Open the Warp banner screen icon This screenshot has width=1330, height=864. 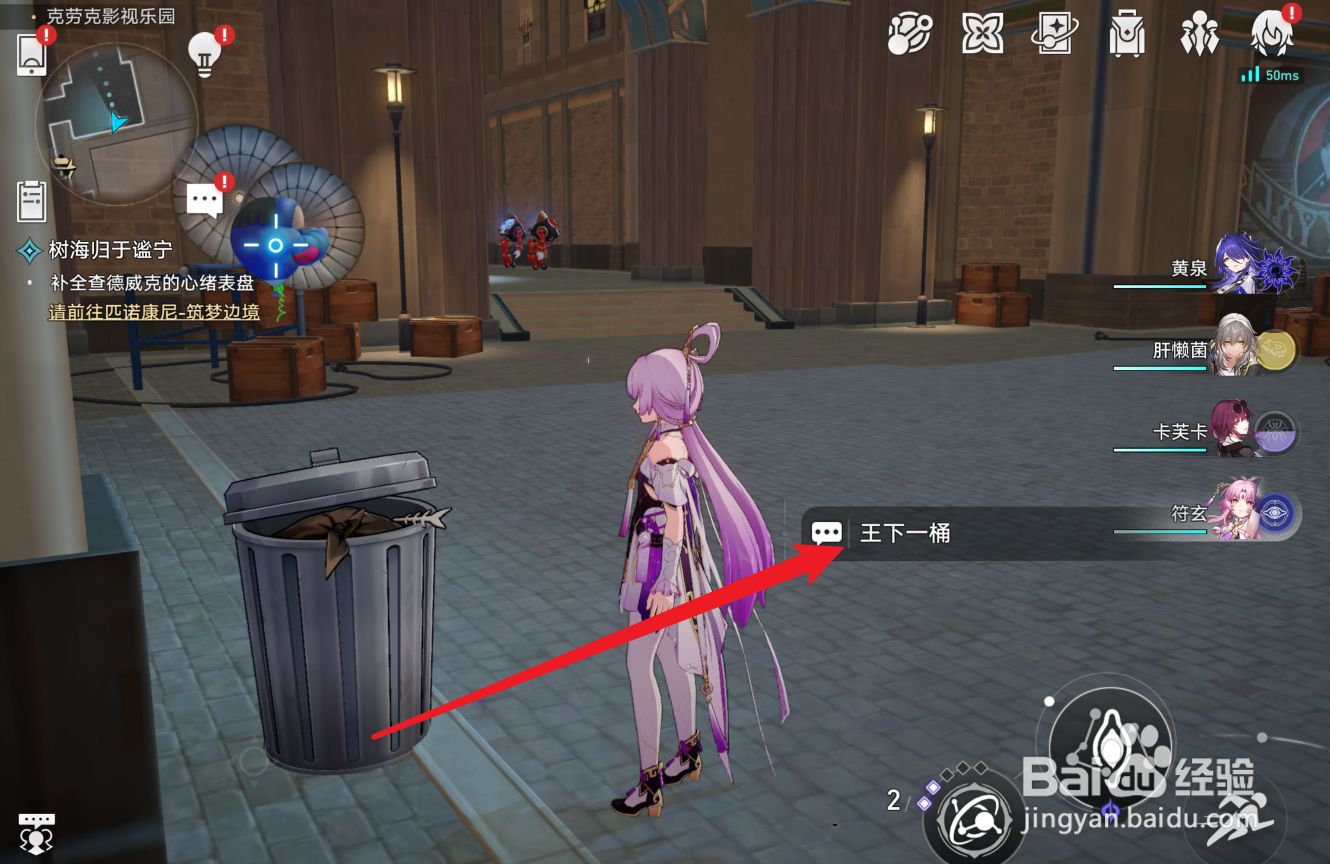click(x=1055, y=33)
